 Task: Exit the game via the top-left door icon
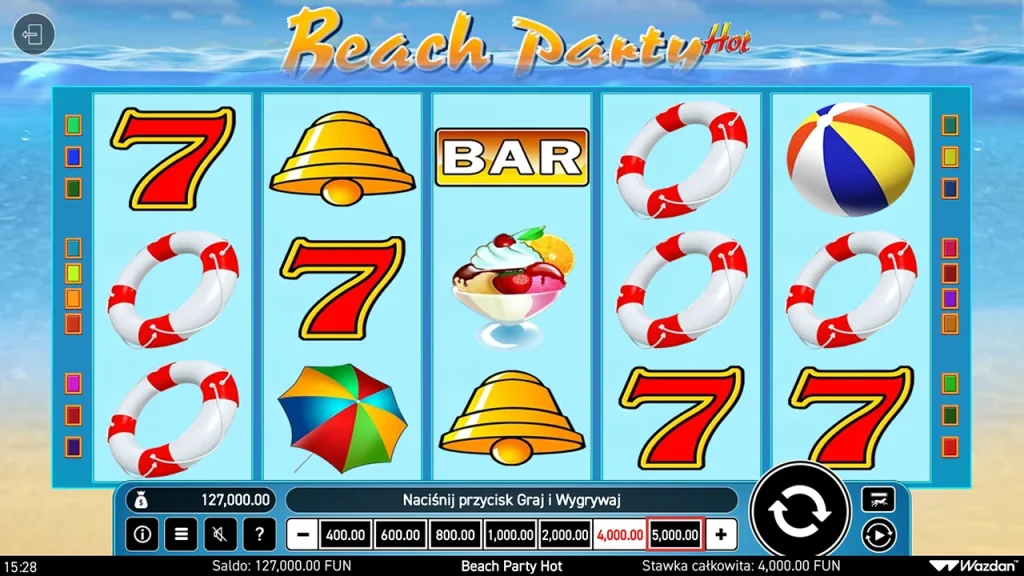33,36
